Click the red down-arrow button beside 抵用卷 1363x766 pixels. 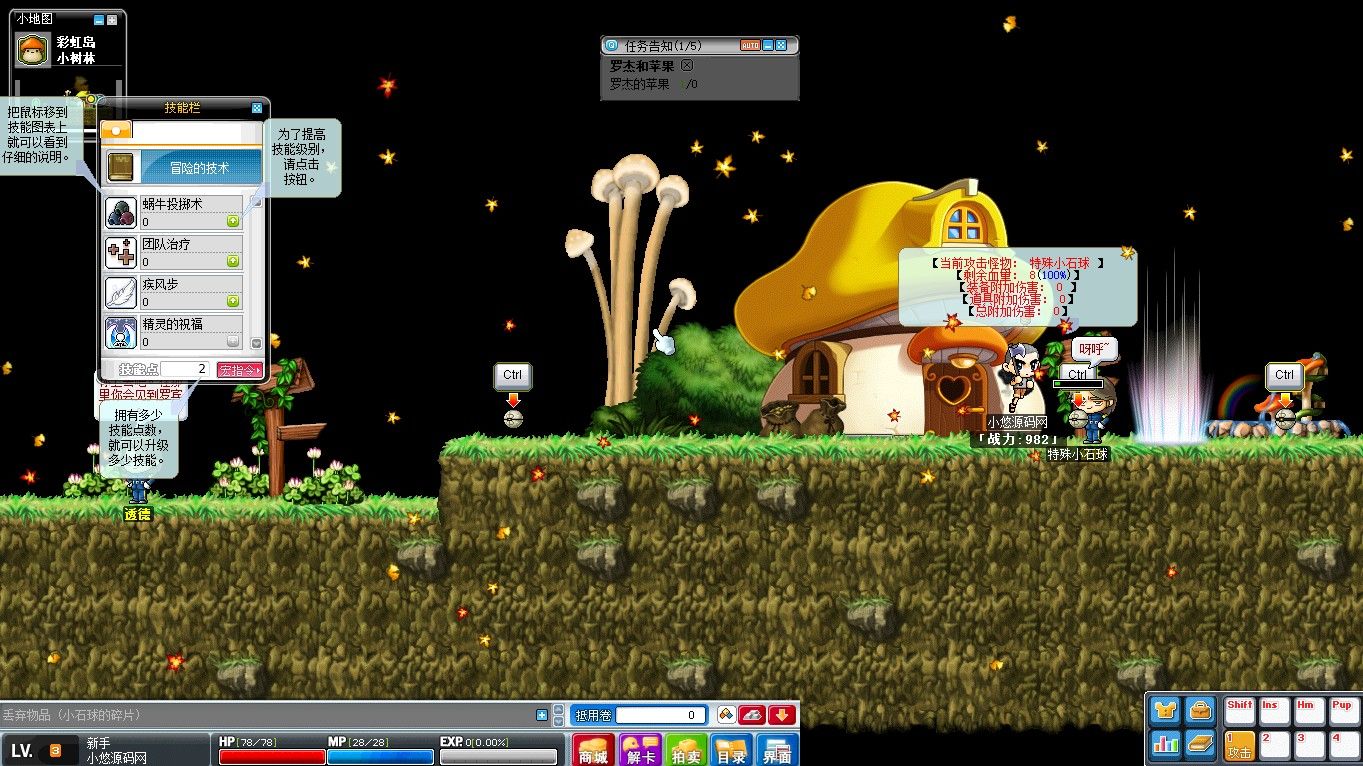(782, 715)
